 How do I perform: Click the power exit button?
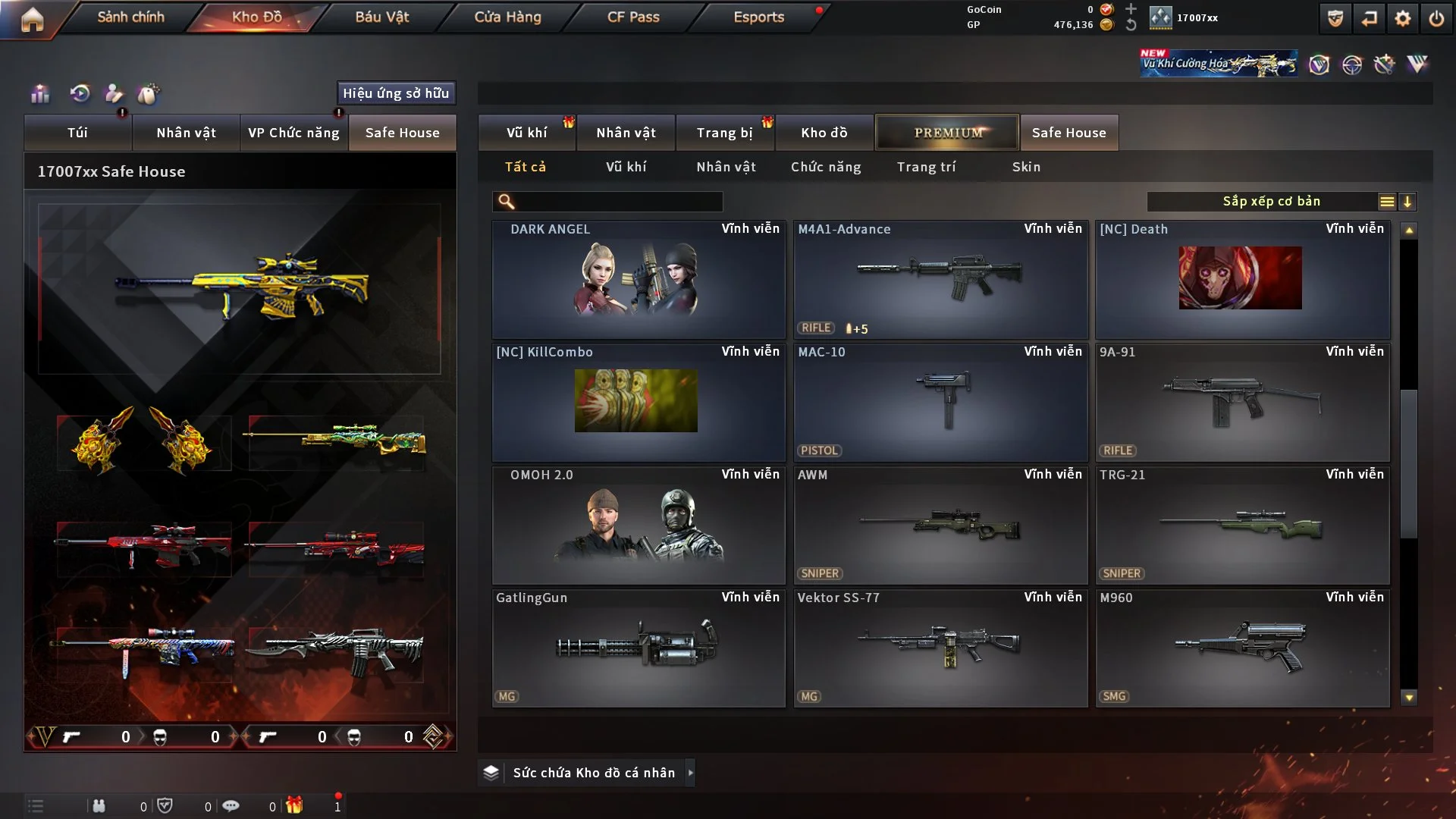click(1436, 18)
